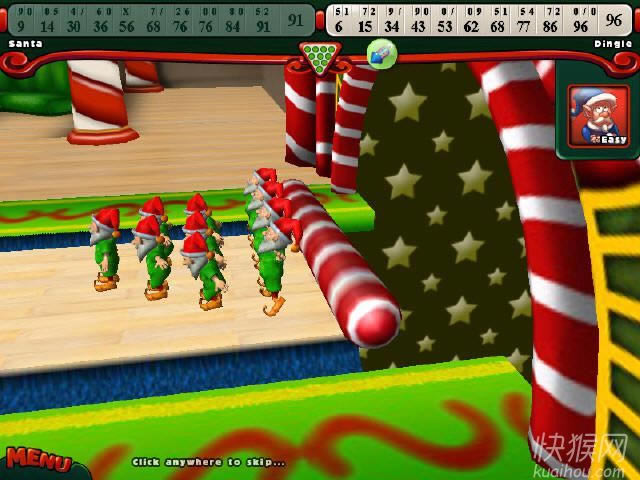The width and height of the screenshot is (640, 480).
Task: Click the "Click anywhere to skip" prompt
Action: click(x=208, y=462)
